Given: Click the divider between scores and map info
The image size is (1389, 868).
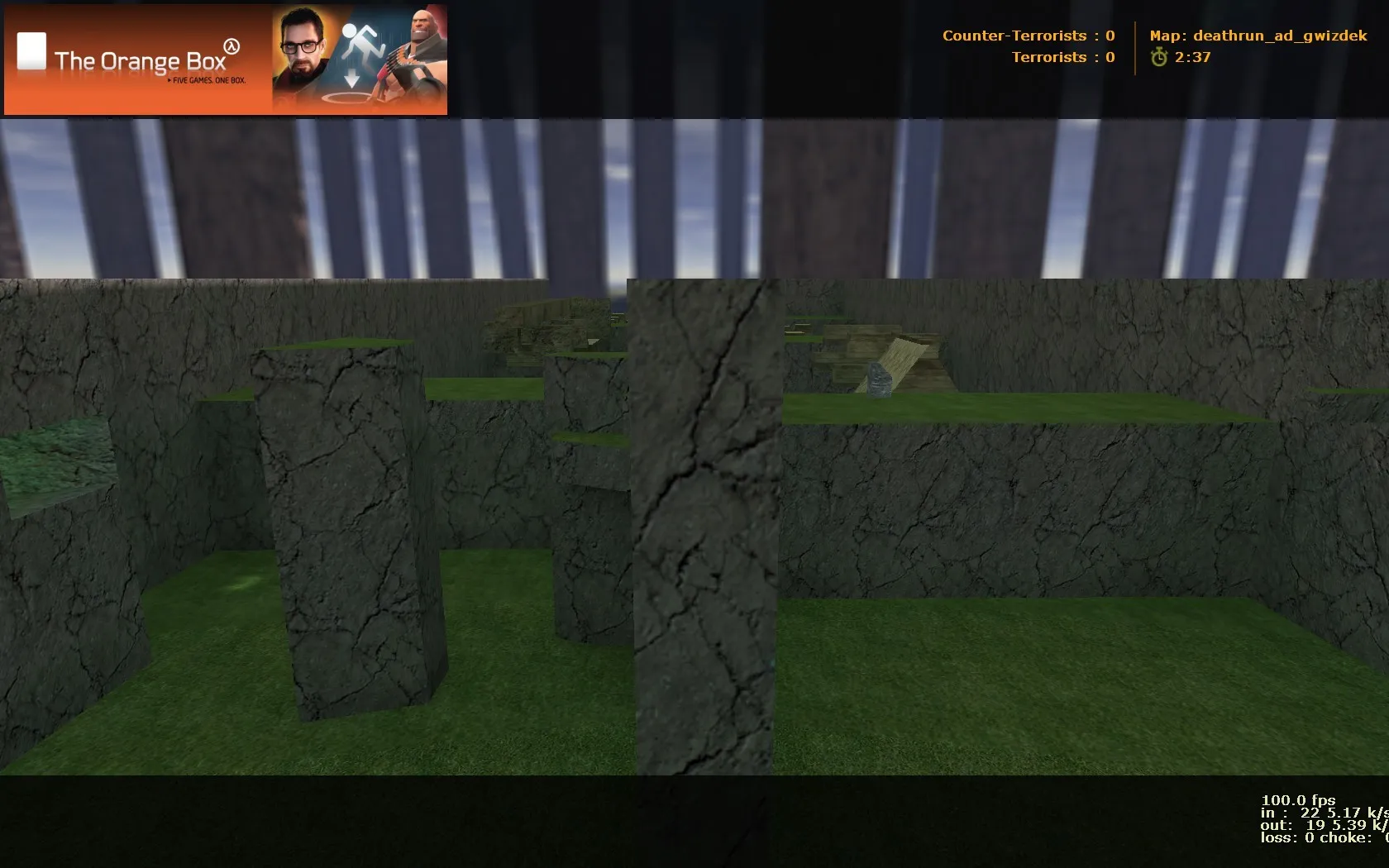Looking at the screenshot, I should pyautogui.click(x=1134, y=46).
